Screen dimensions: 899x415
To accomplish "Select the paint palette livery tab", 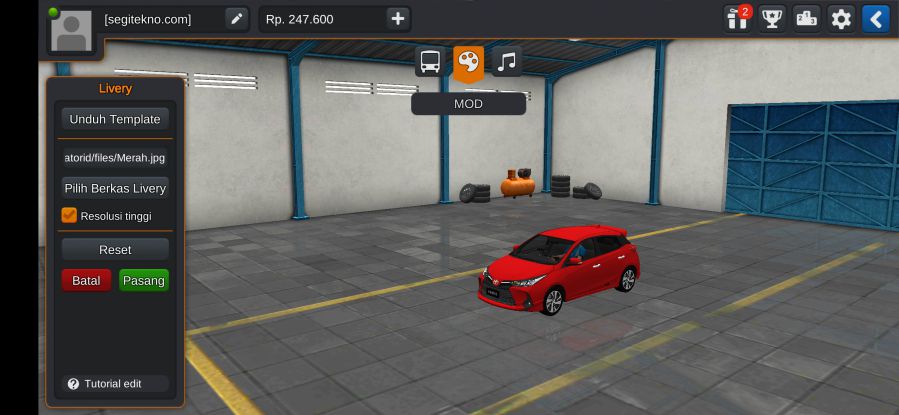I will click(468, 62).
